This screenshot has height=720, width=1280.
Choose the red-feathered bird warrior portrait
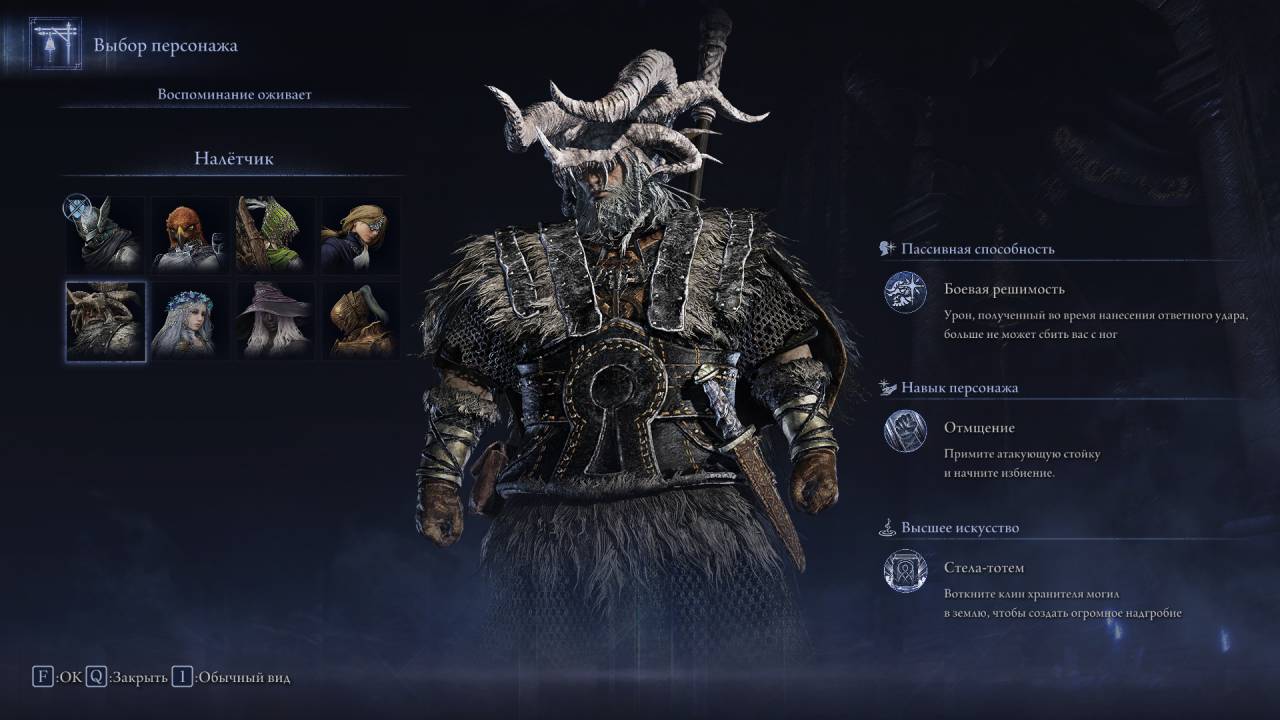click(190, 235)
